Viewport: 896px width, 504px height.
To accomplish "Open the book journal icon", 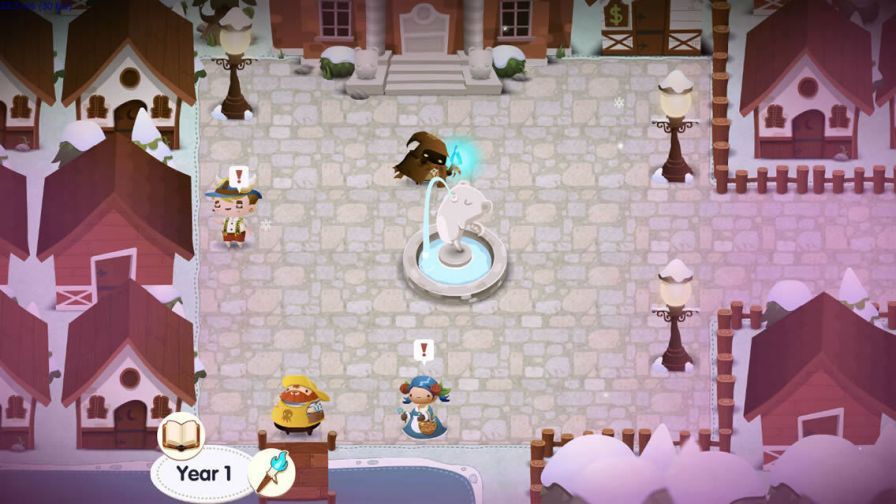I will (182, 435).
